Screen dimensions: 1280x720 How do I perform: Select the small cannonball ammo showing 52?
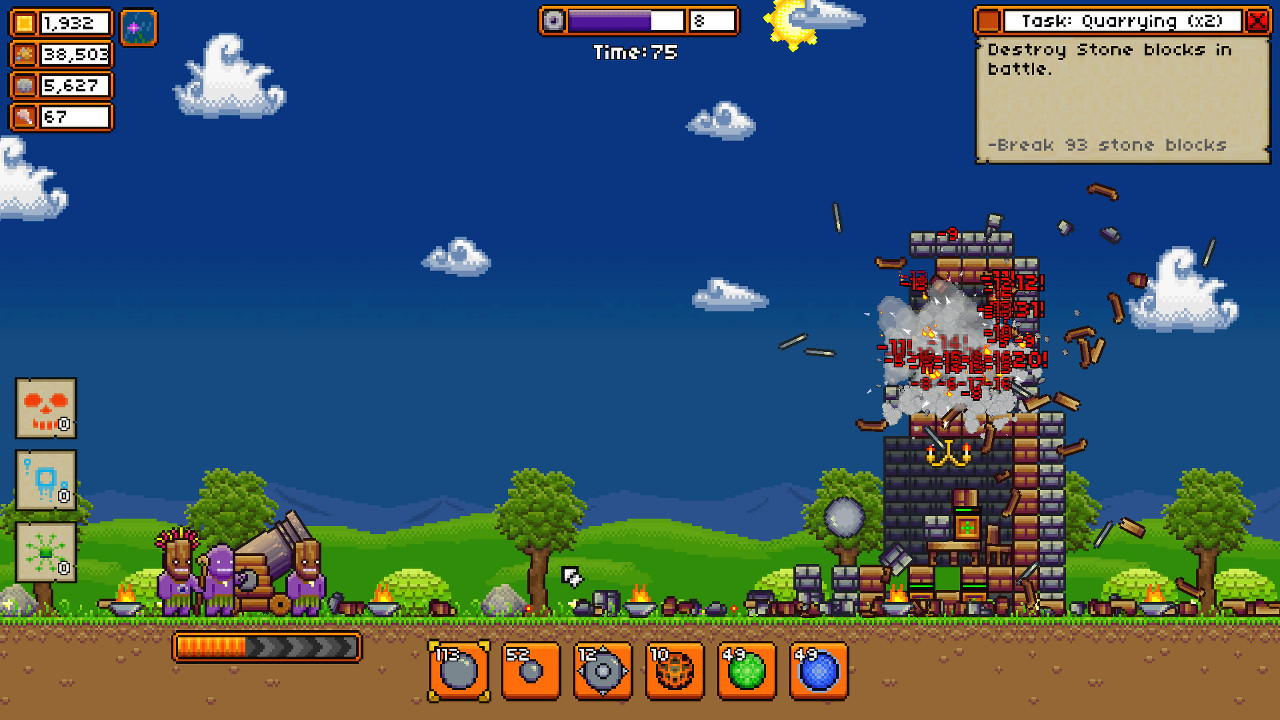click(529, 671)
